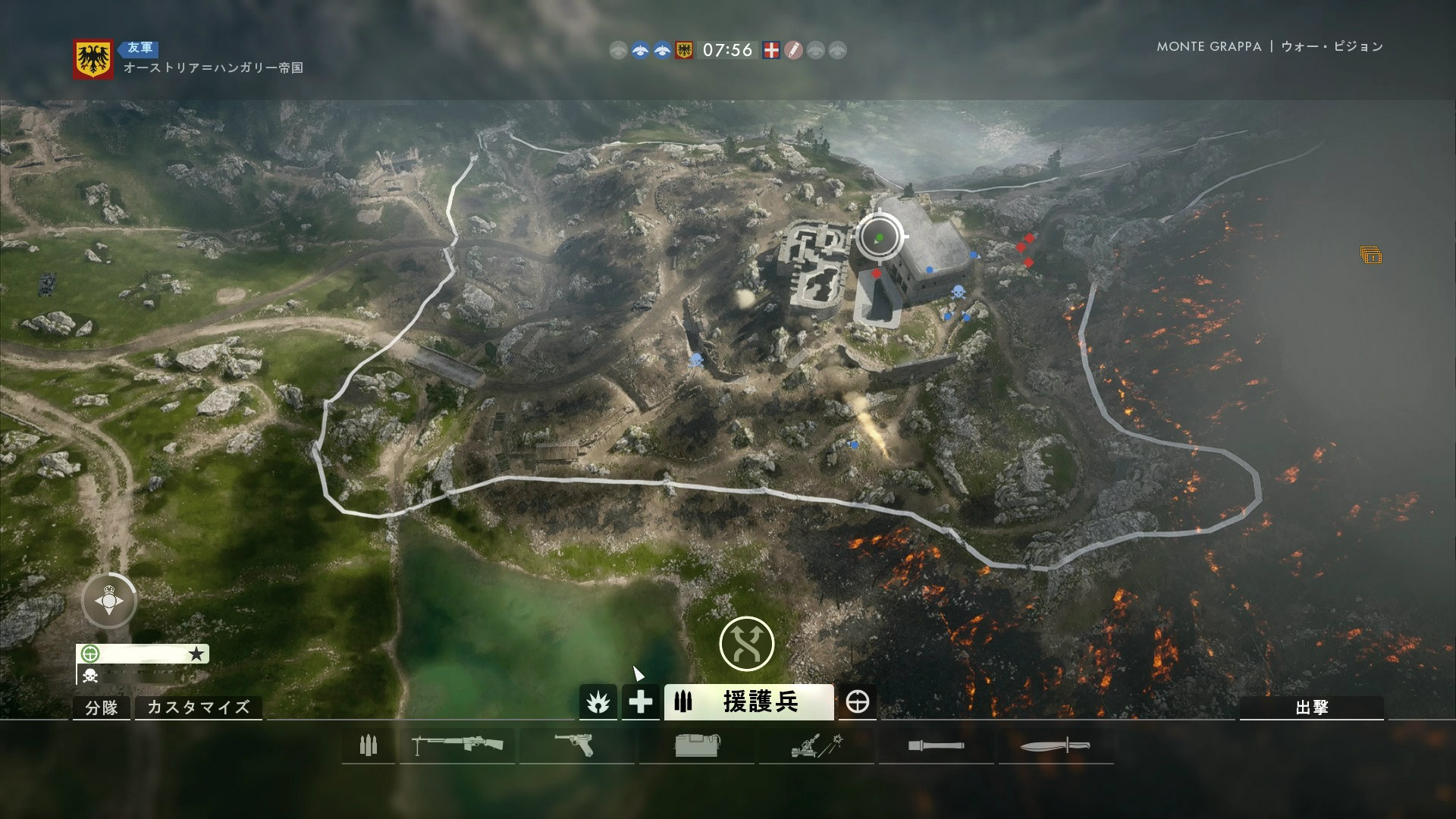The width and height of the screenshot is (1456, 819).
Task: Click the crossed-arrows circle icon
Action: click(746, 644)
